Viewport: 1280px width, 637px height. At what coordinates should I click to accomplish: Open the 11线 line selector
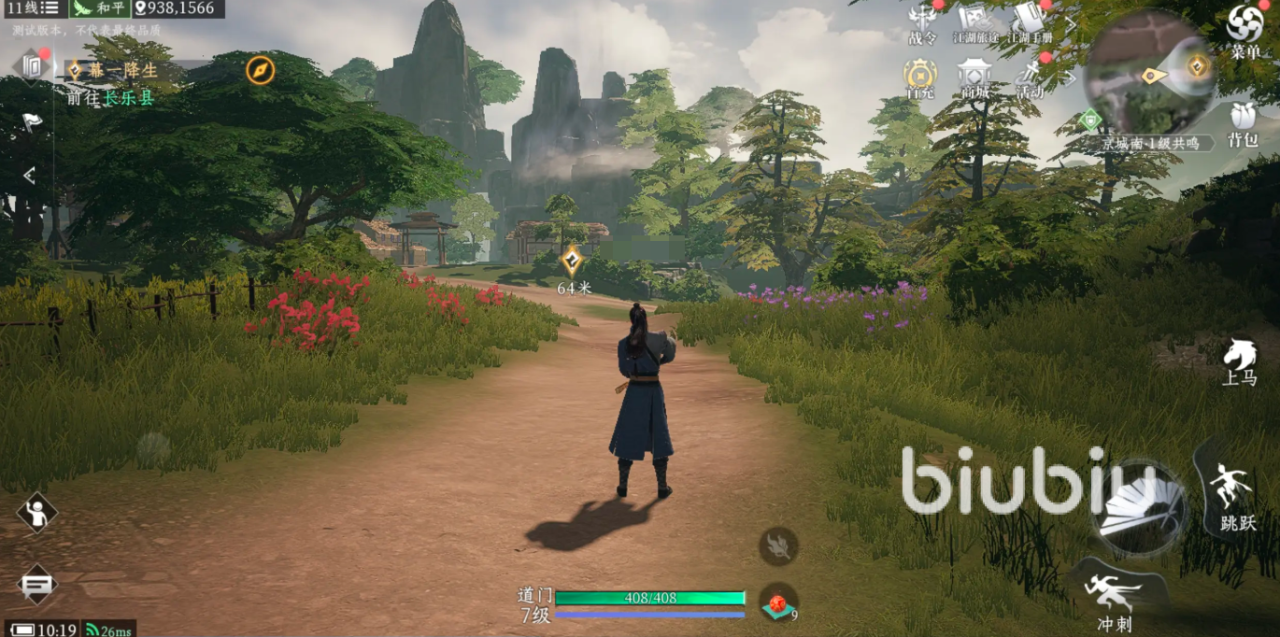point(32,8)
